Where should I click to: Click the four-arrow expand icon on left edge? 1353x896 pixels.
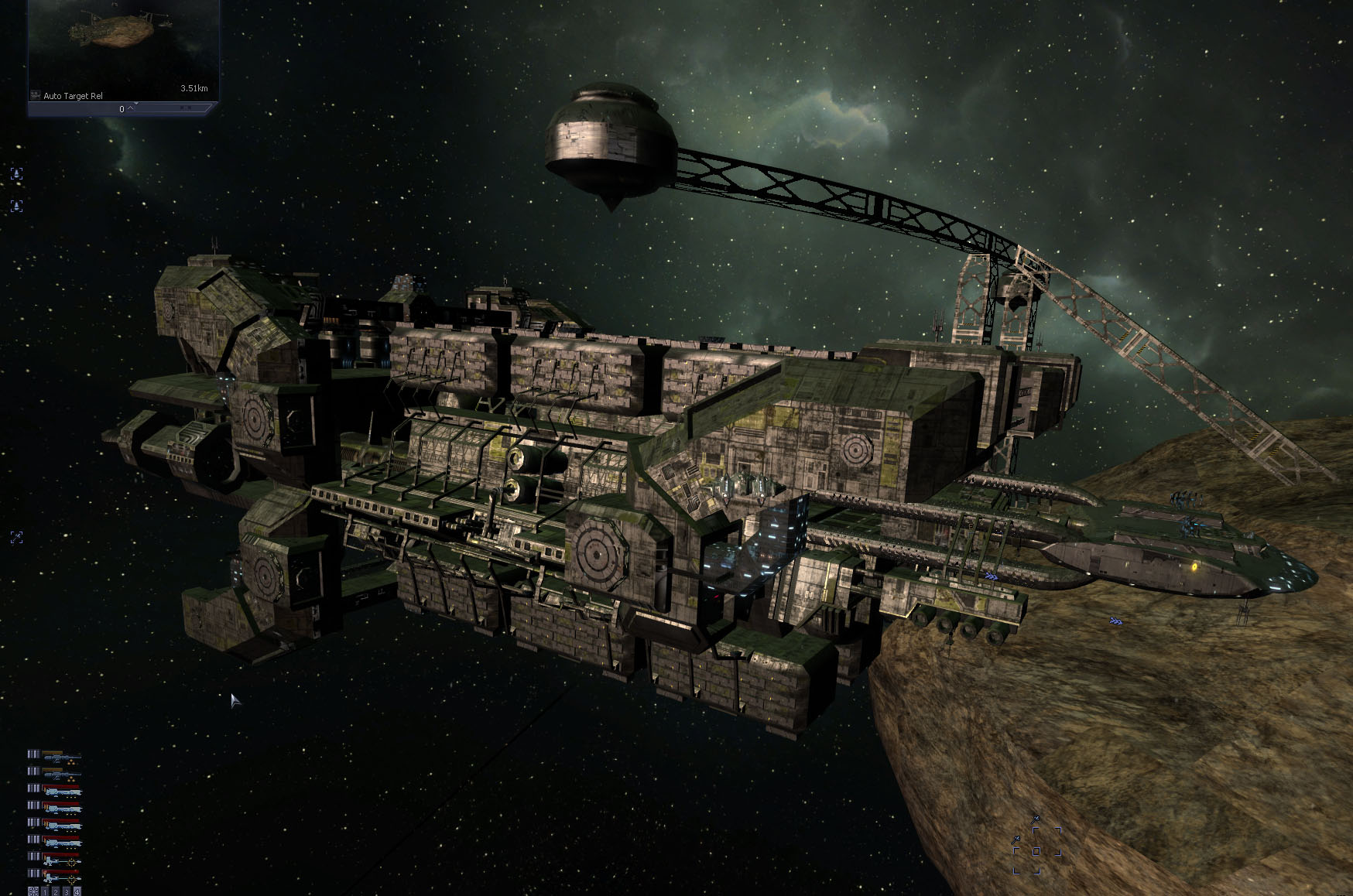(x=16, y=537)
